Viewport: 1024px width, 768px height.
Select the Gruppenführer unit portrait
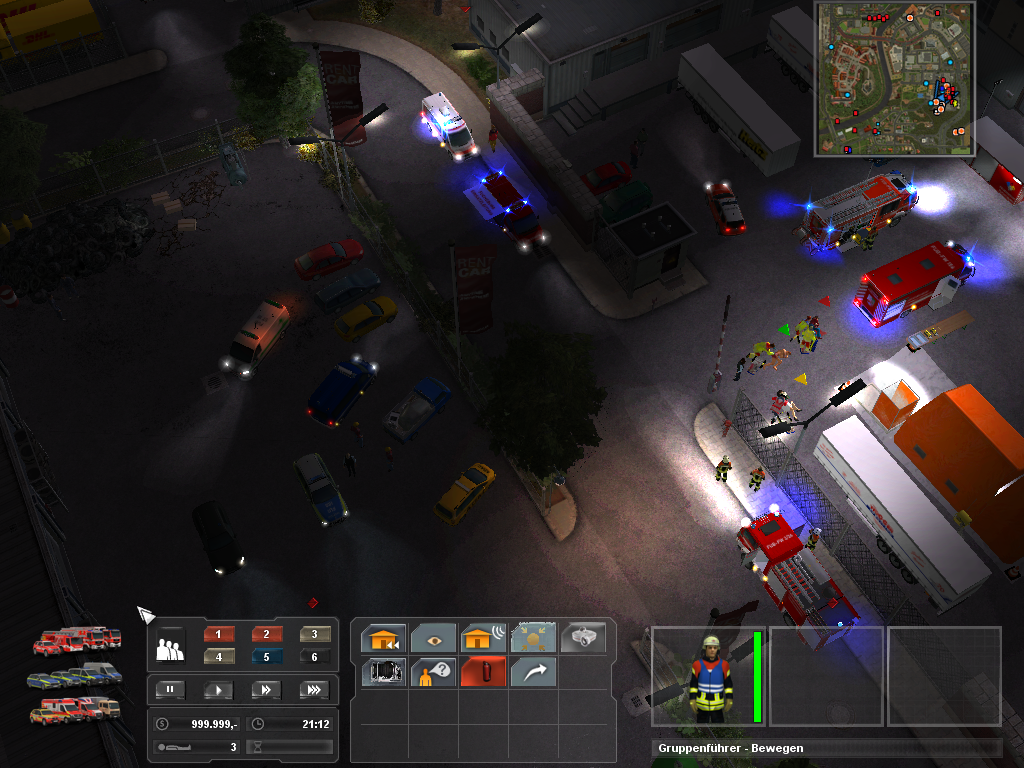pyautogui.click(x=710, y=676)
